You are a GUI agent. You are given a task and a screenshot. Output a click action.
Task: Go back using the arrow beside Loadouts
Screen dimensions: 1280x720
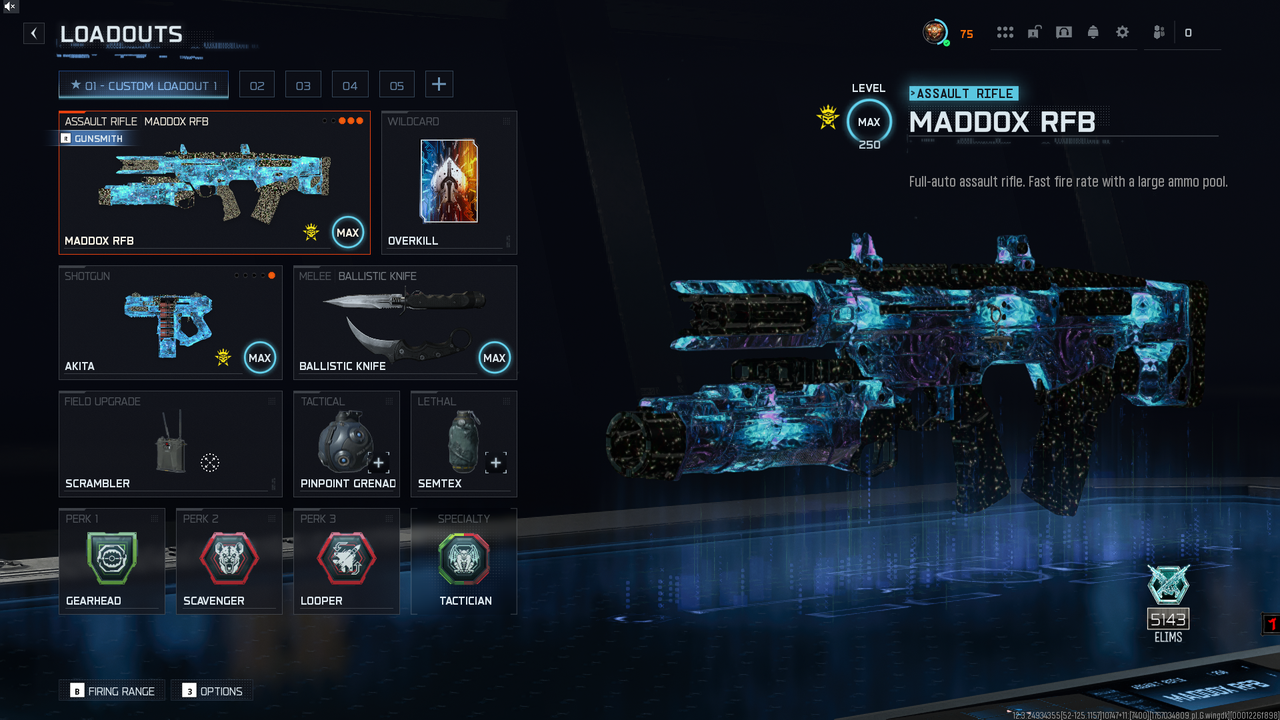tap(34, 33)
